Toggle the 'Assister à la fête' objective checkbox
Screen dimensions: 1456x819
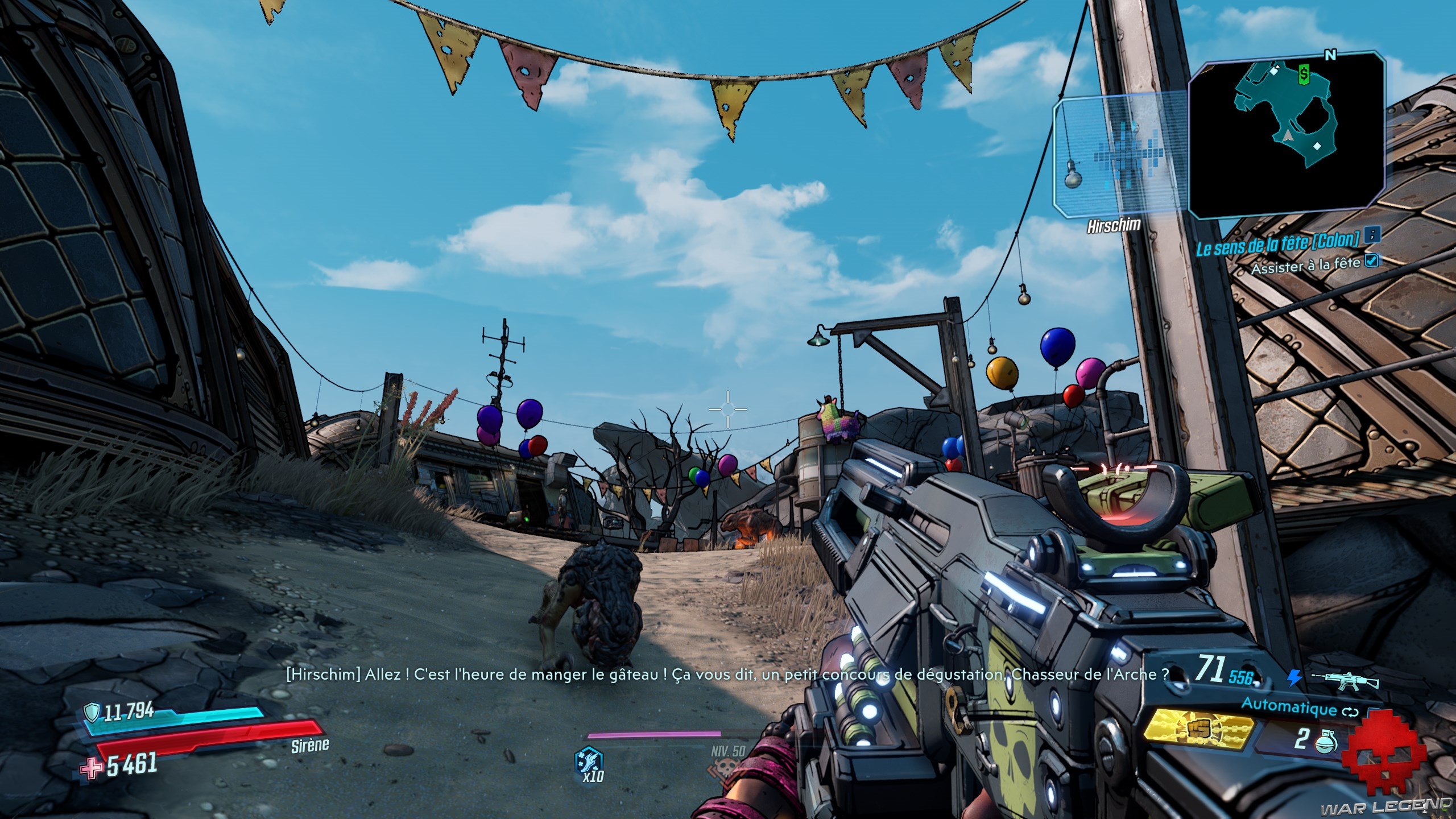tap(1372, 260)
